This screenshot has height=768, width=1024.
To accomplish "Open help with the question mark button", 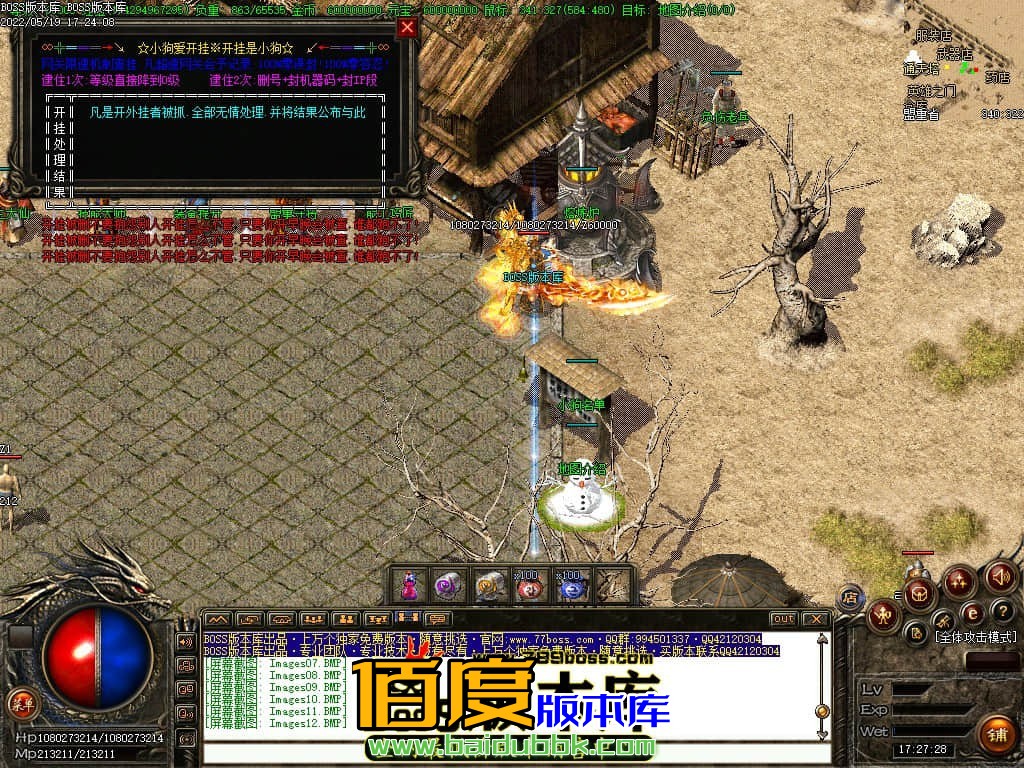I will [x=1002, y=610].
